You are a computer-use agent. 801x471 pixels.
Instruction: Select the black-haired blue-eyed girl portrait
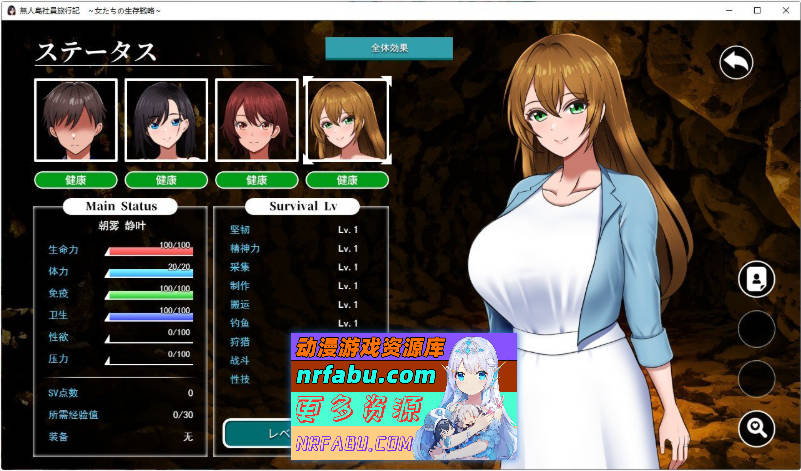pyautogui.click(x=166, y=120)
